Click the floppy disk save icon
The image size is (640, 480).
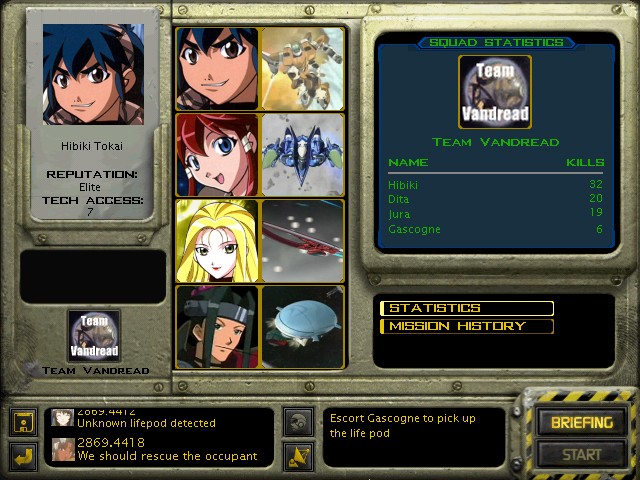pyautogui.click(x=24, y=422)
